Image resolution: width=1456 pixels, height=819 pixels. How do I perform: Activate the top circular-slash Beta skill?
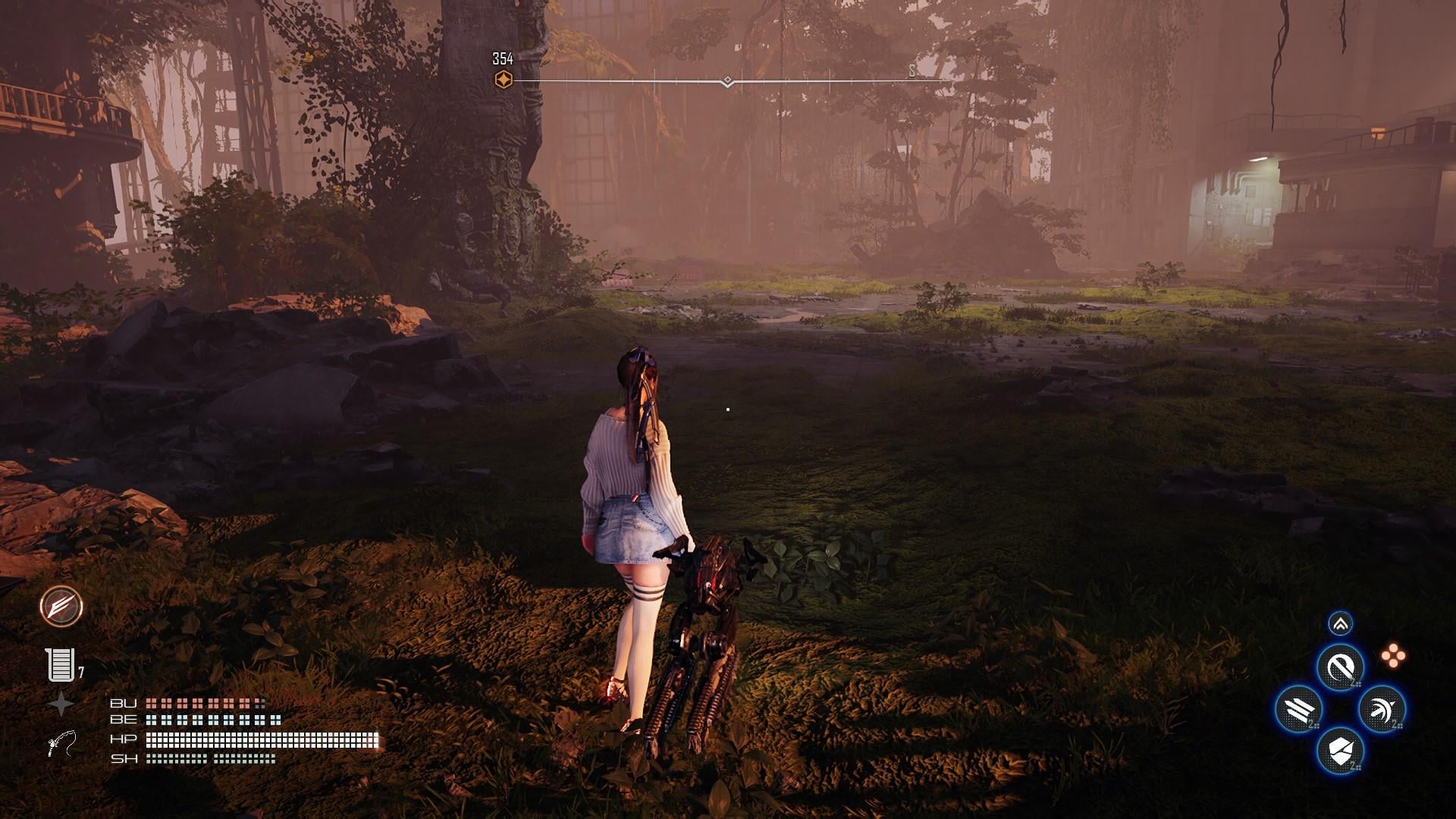click(x=1340, y=667)
